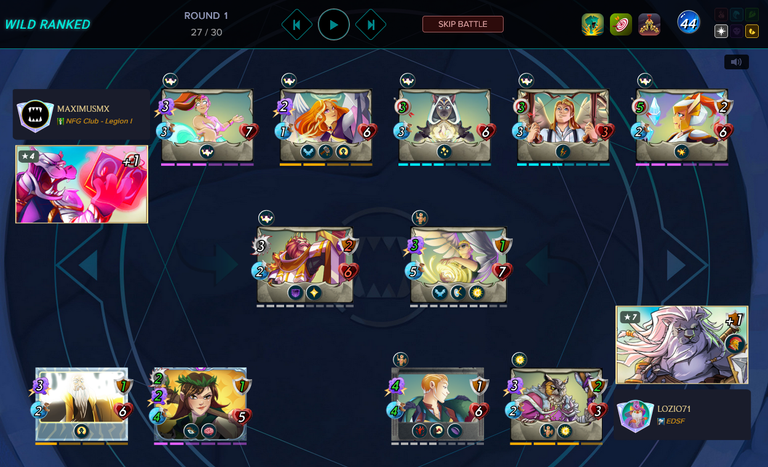The height and width of the screenshot is (467, 768).
Task: Select the white-bearded wizard monster card
Action: (82, 403)
